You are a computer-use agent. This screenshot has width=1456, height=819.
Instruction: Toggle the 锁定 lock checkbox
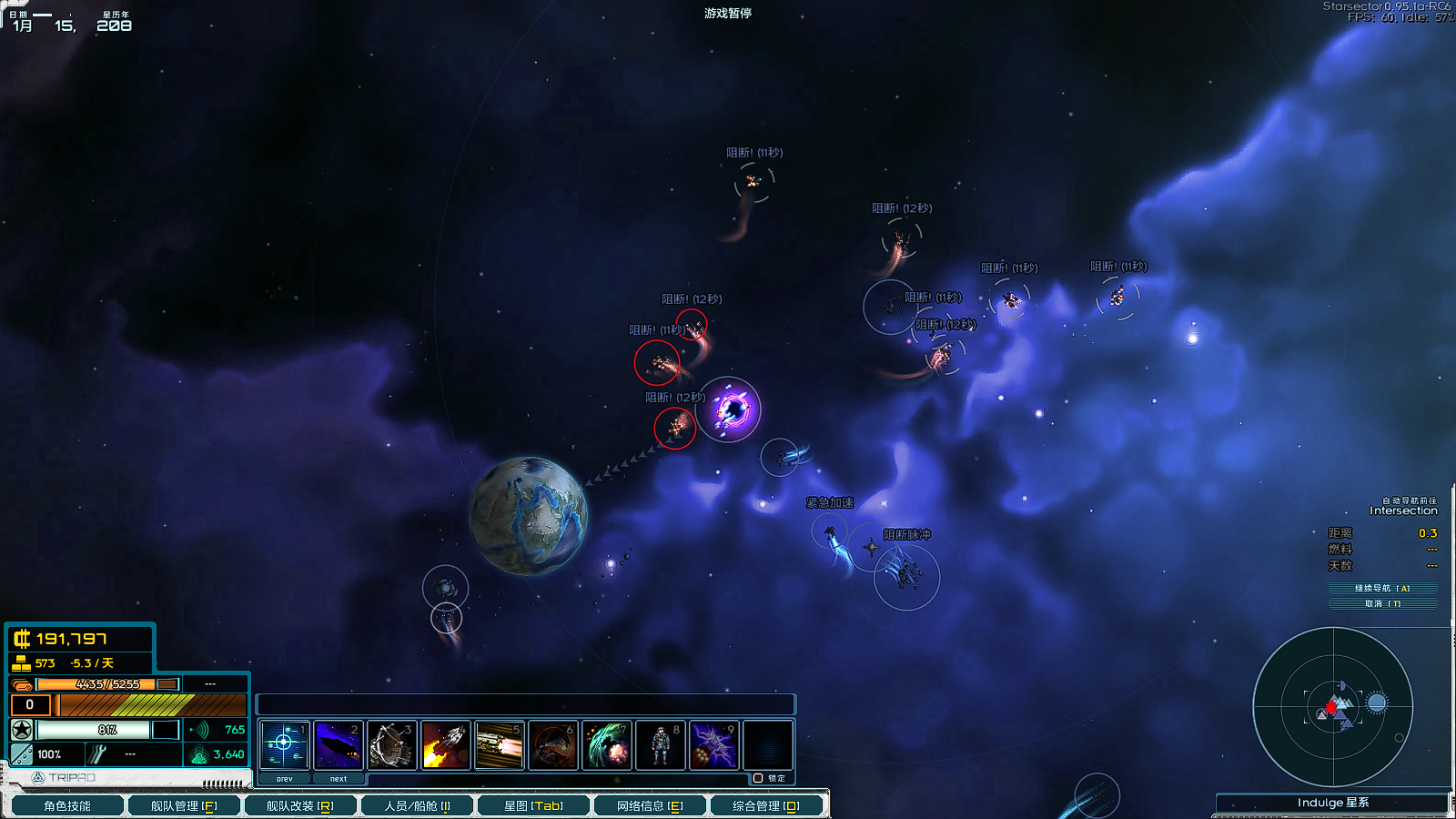758,778
